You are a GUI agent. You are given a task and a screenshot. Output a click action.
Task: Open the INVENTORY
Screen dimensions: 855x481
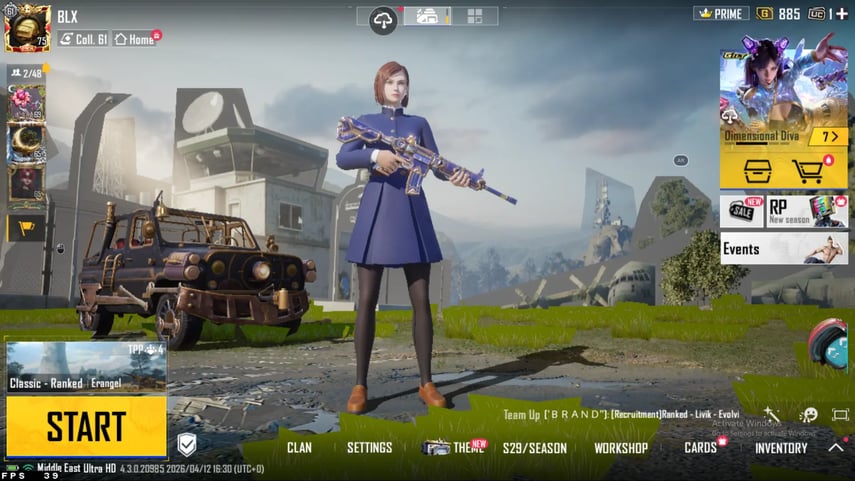[x=781, y=448]
